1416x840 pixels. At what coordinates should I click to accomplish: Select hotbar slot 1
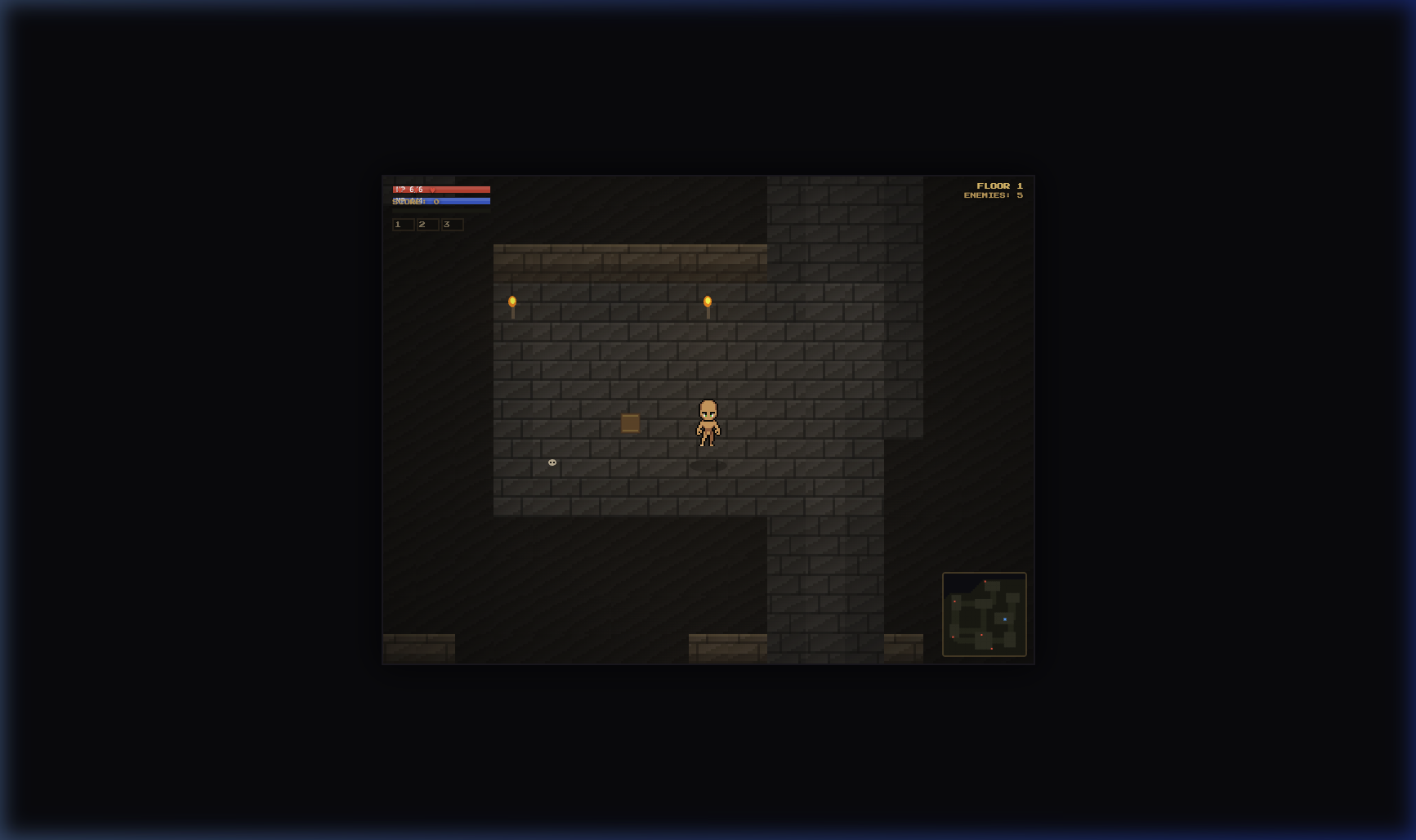coord(403,225)
